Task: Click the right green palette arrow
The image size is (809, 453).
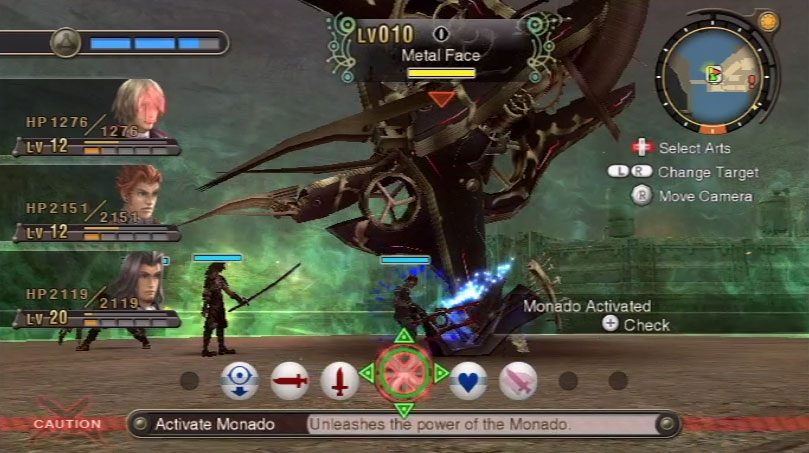Action: pos(441,374)
